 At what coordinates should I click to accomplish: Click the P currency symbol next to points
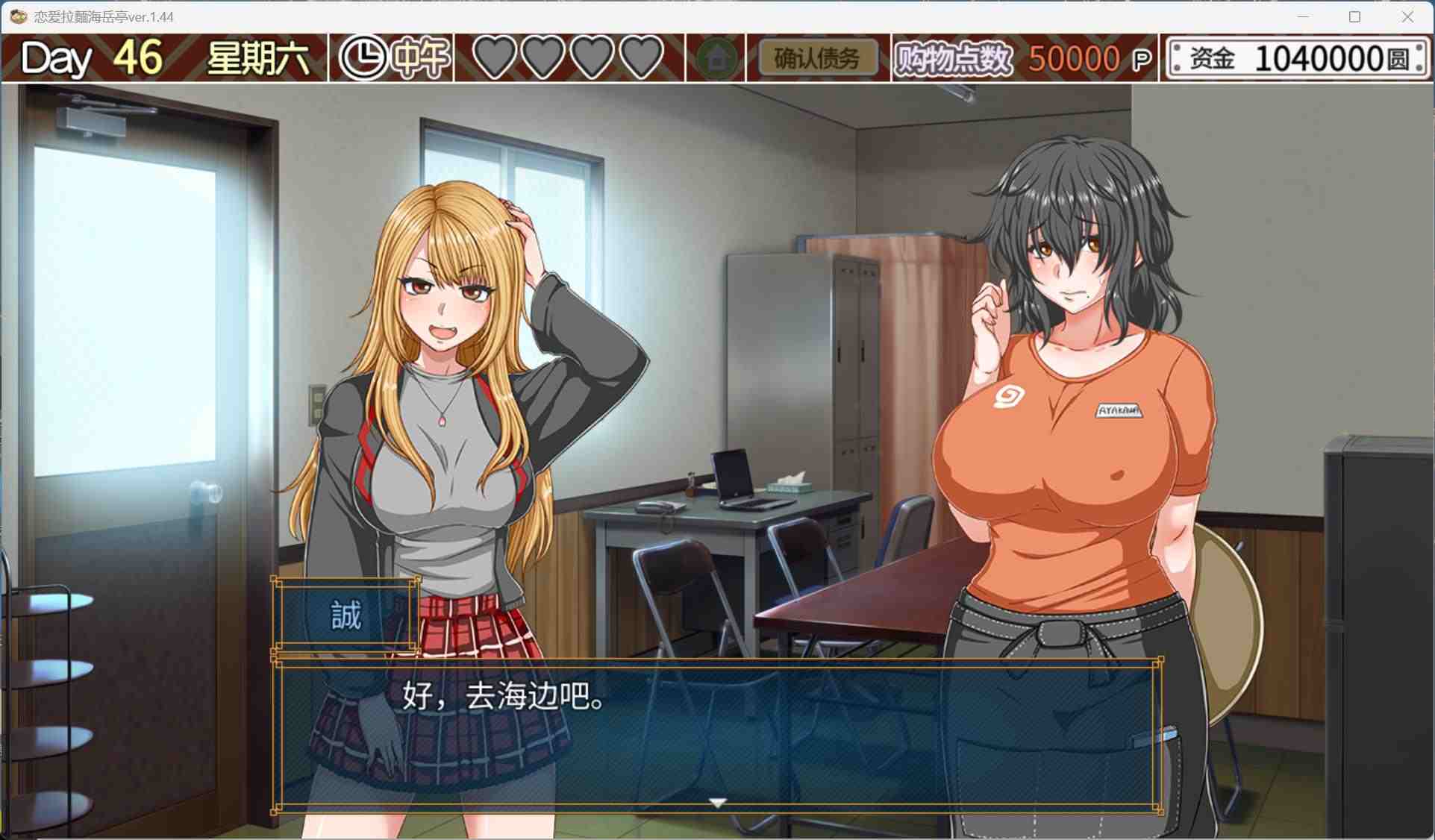pos(1141,57)
